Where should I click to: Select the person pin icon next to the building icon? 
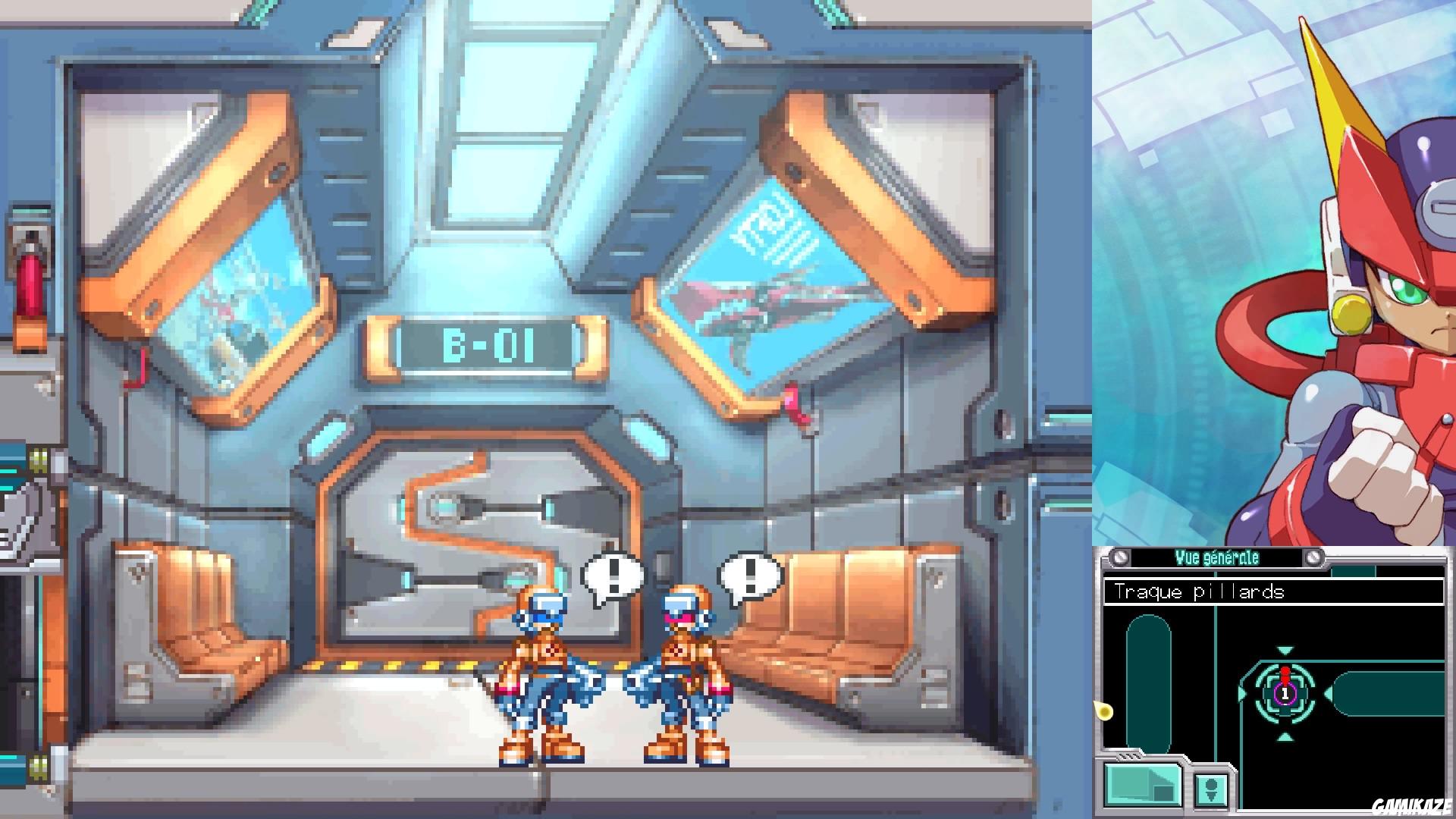tap(1212, 791)
